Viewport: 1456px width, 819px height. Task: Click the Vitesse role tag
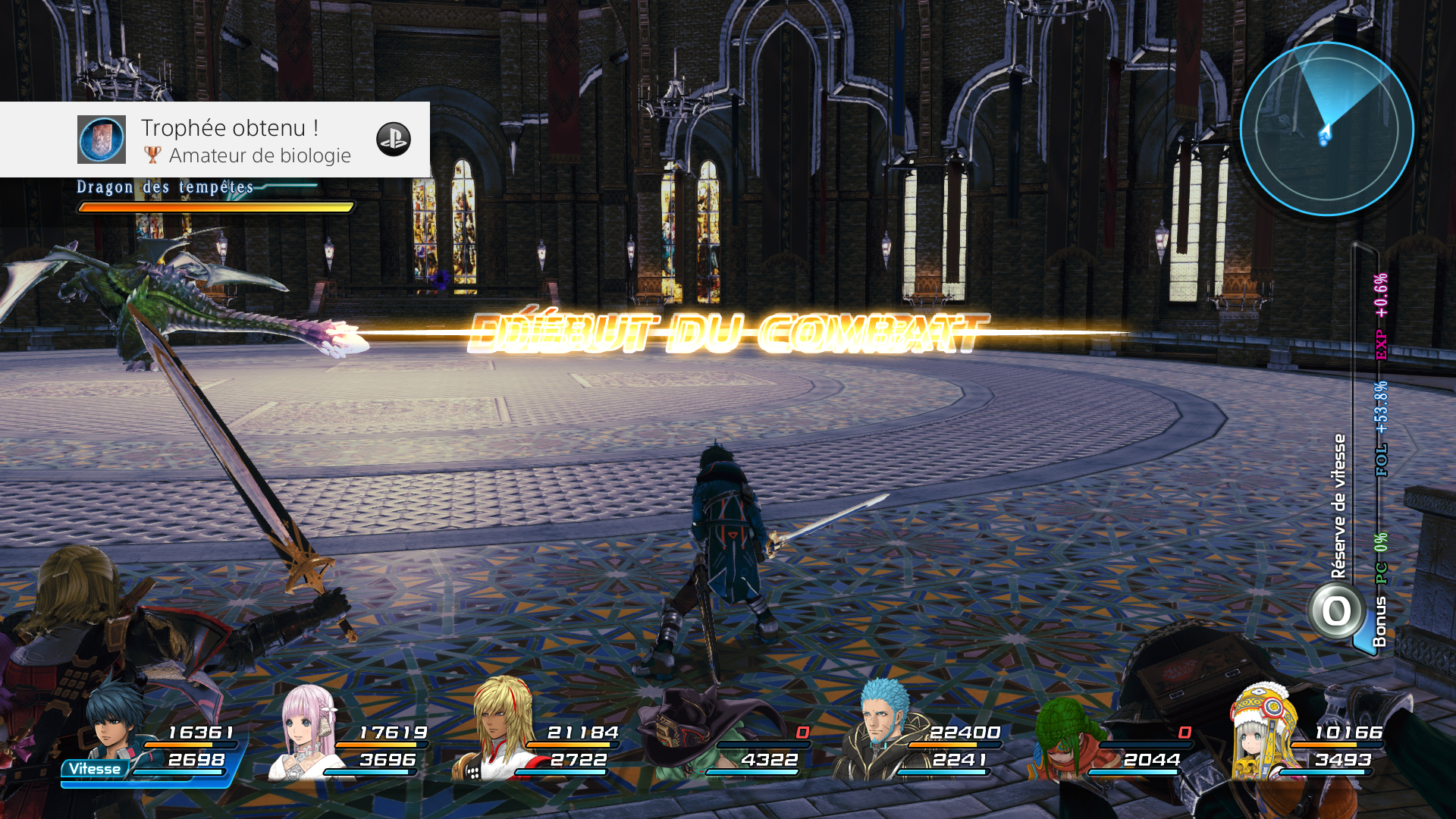point(95,769)
